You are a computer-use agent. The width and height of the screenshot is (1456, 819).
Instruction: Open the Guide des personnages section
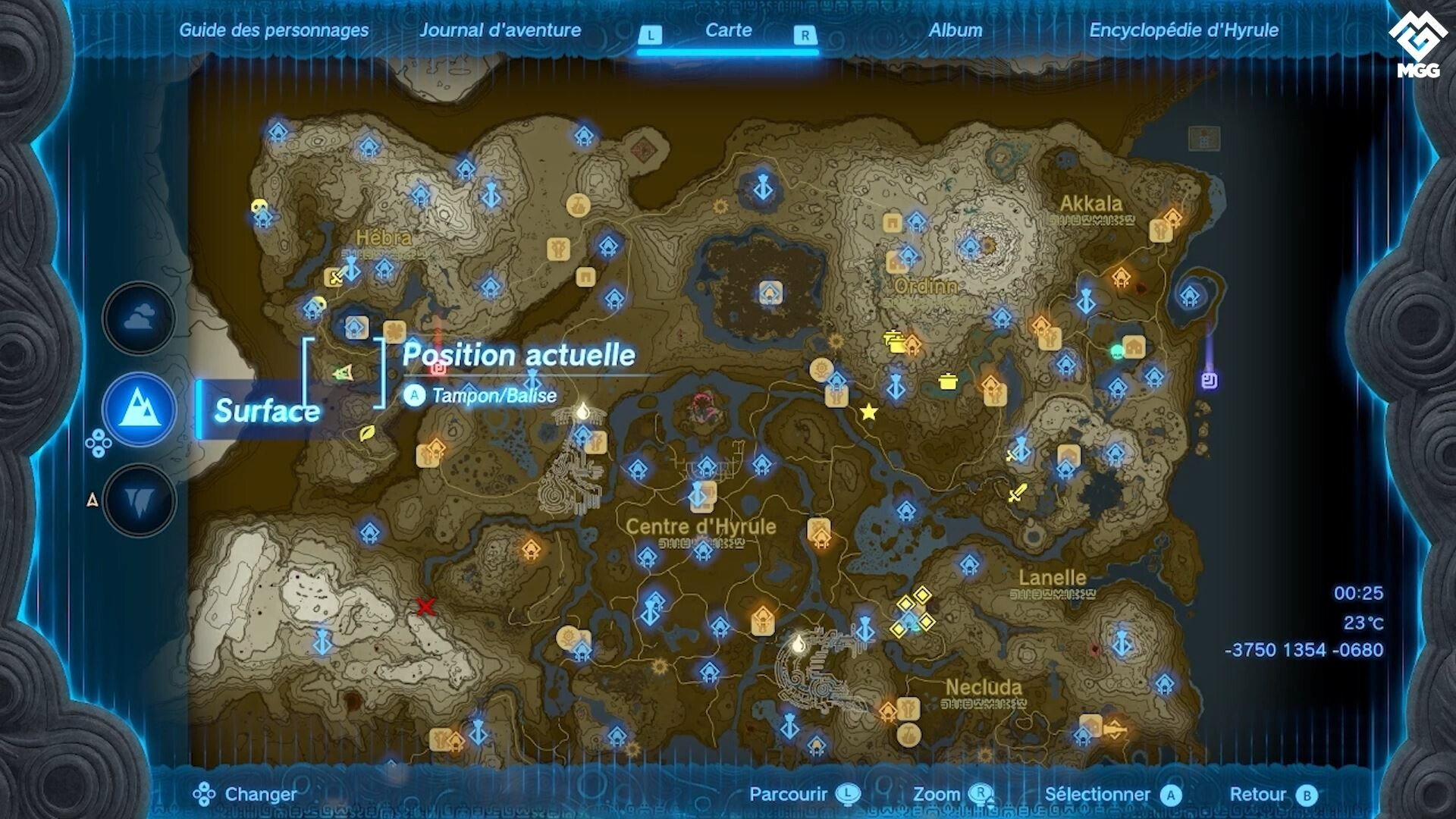click(273, 31)
